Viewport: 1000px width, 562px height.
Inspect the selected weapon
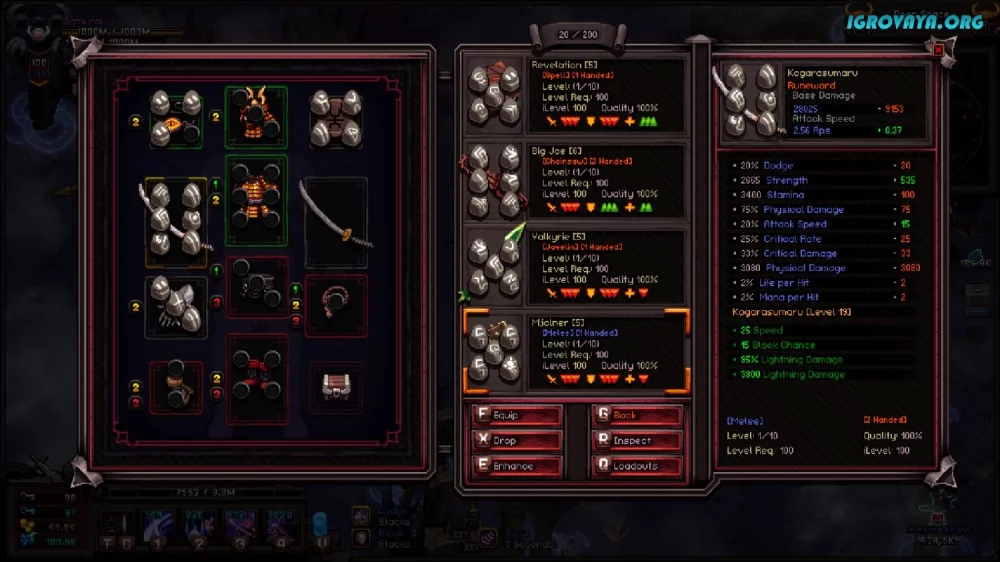tap(637, 440)
